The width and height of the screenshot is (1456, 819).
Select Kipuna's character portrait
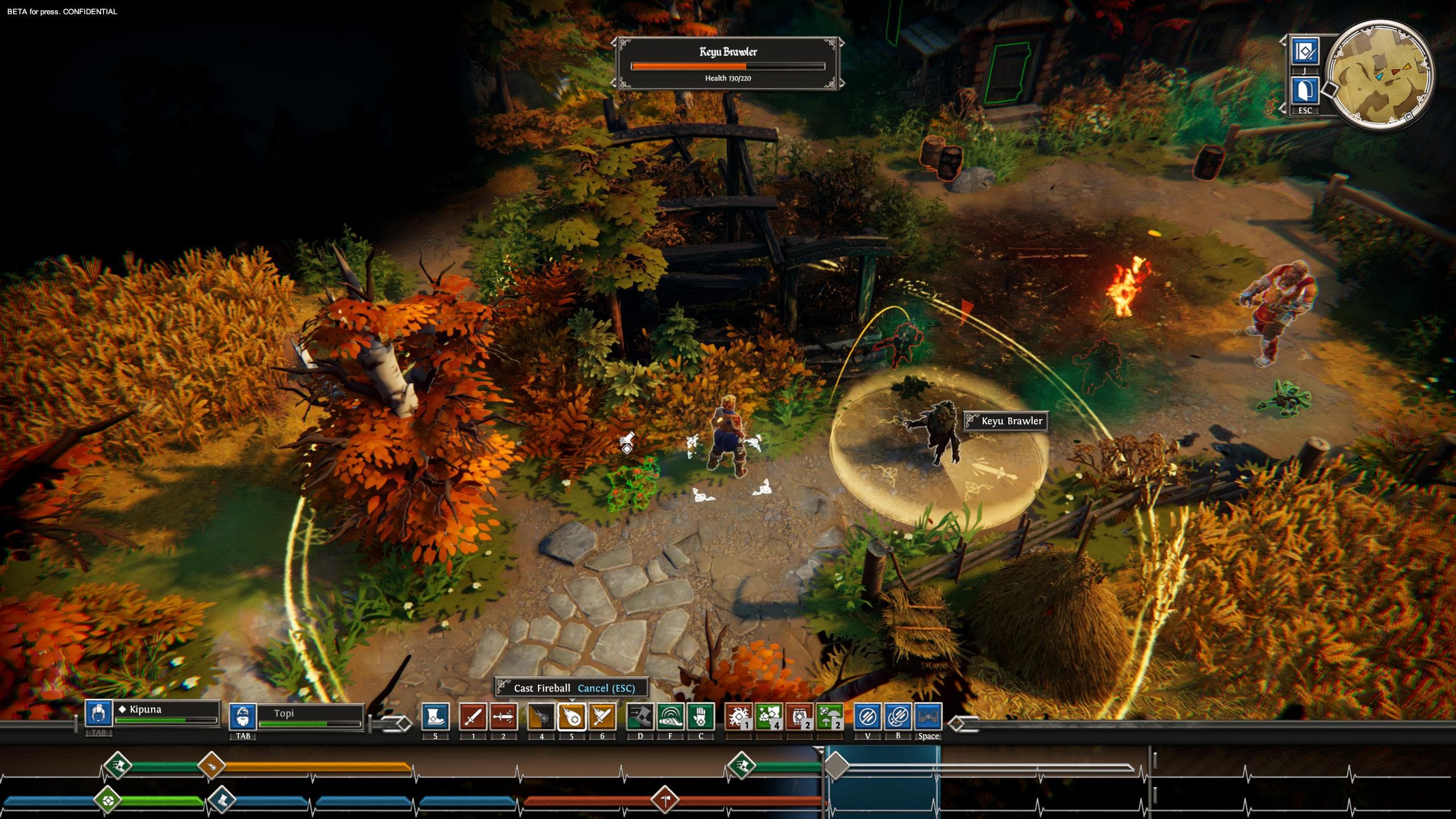click(98, 713)
